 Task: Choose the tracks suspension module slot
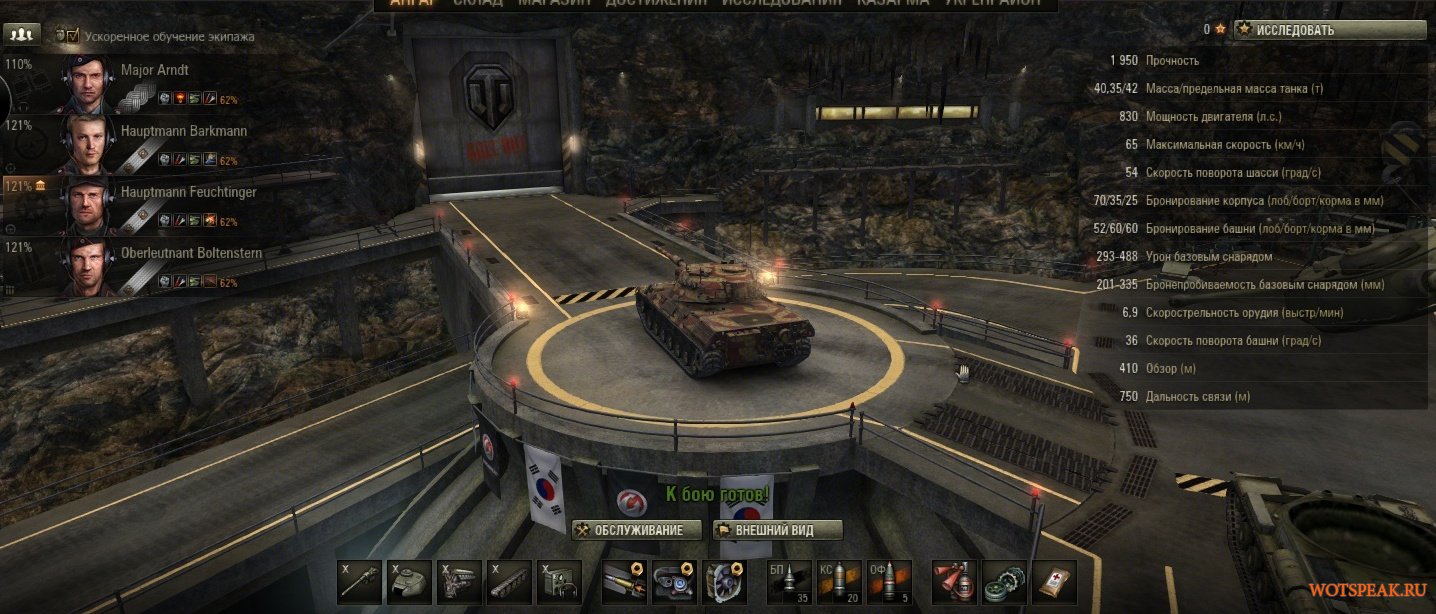pos(509,582)
